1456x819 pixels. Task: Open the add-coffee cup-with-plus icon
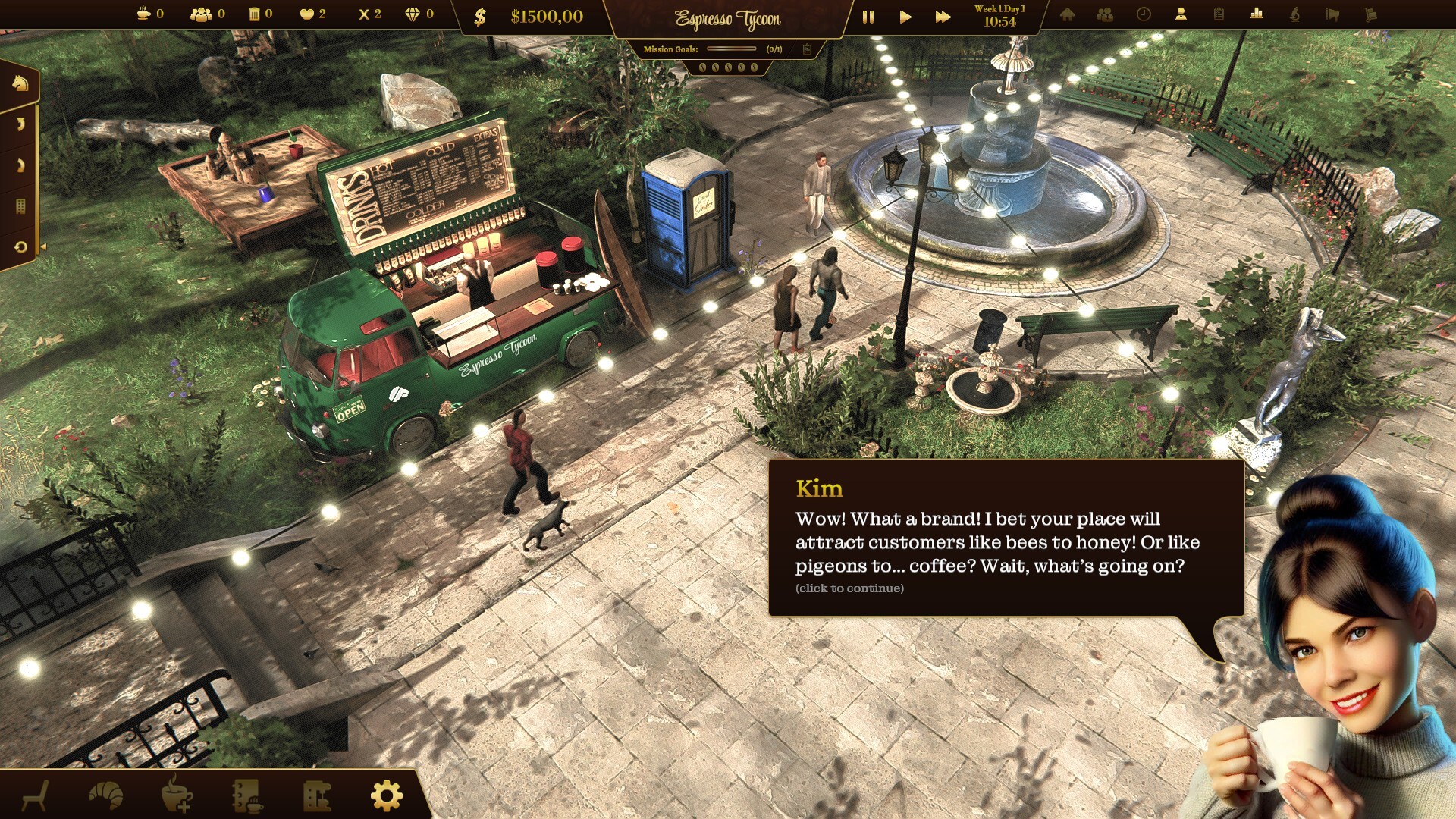[x=176, y=795]
